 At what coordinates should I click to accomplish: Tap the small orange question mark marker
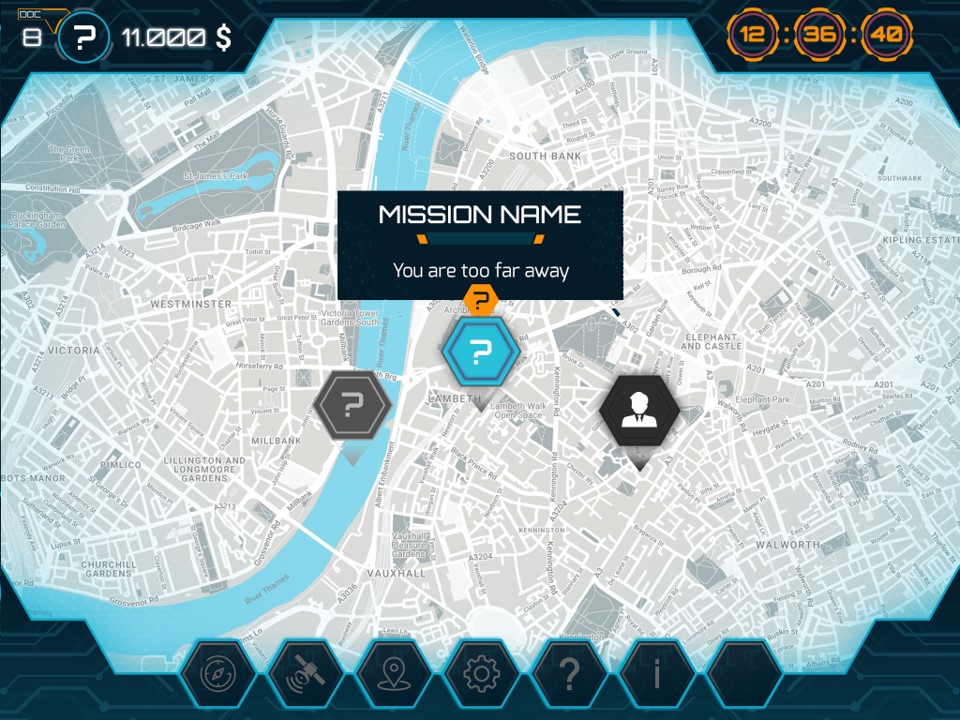481,299
